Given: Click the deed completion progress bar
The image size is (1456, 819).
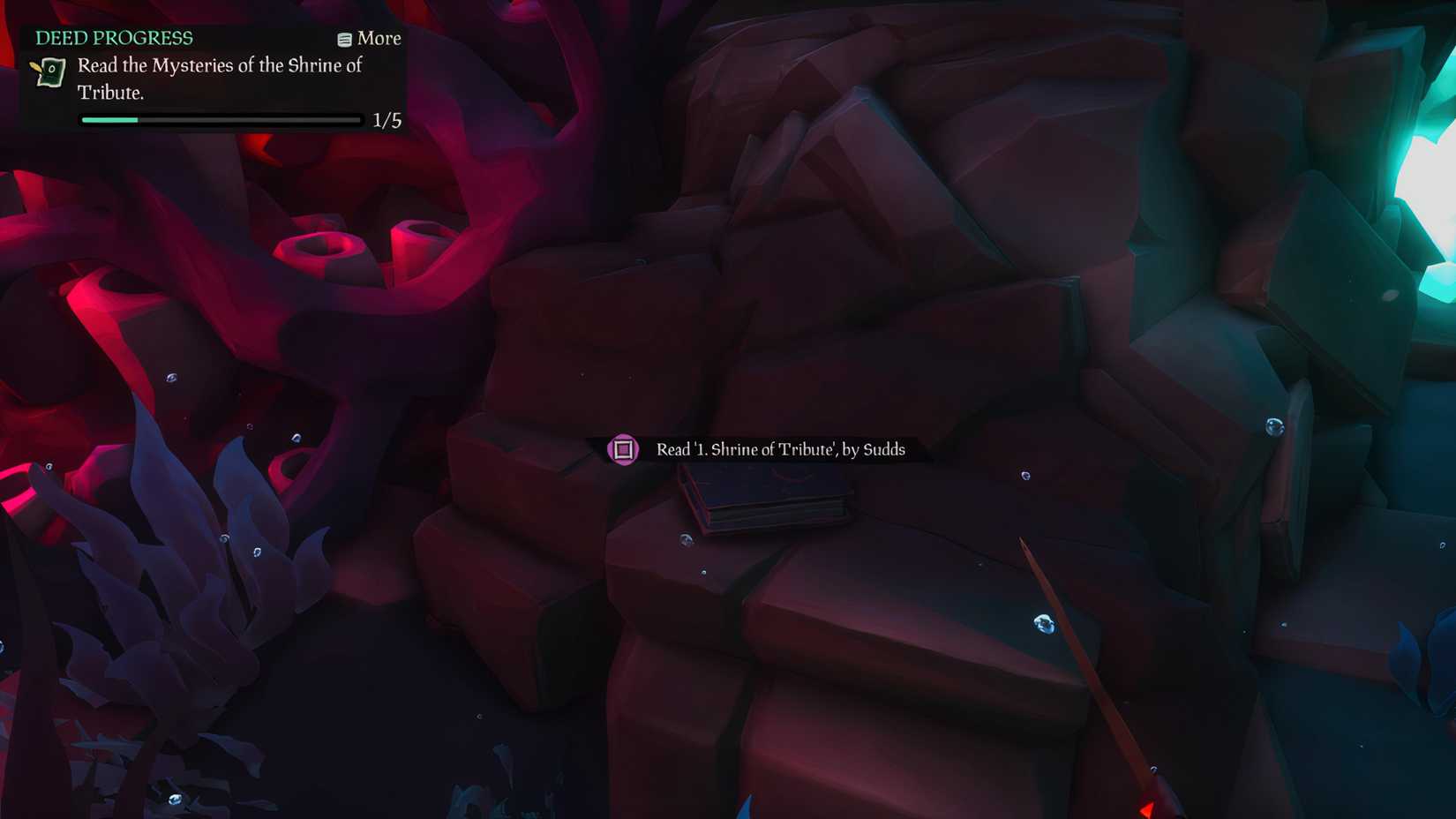Looking at the screenshot, I should [220, 119].
